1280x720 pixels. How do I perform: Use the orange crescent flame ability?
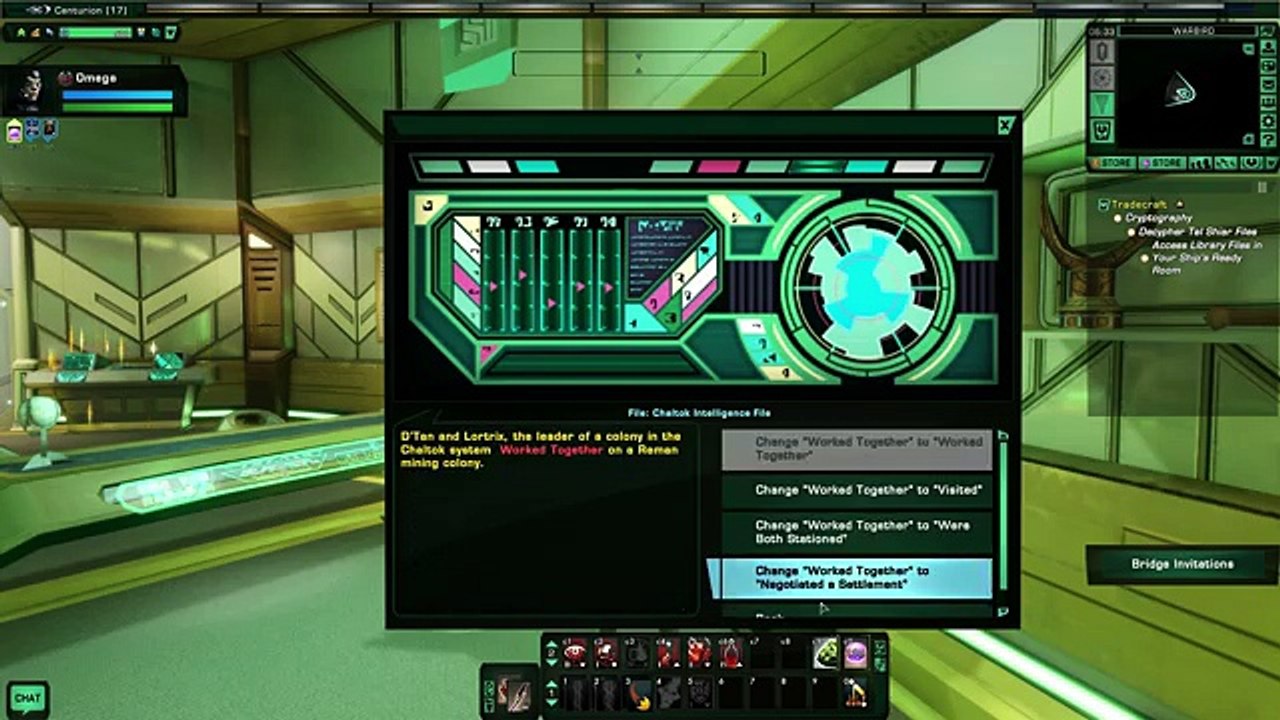click(637, 693)
